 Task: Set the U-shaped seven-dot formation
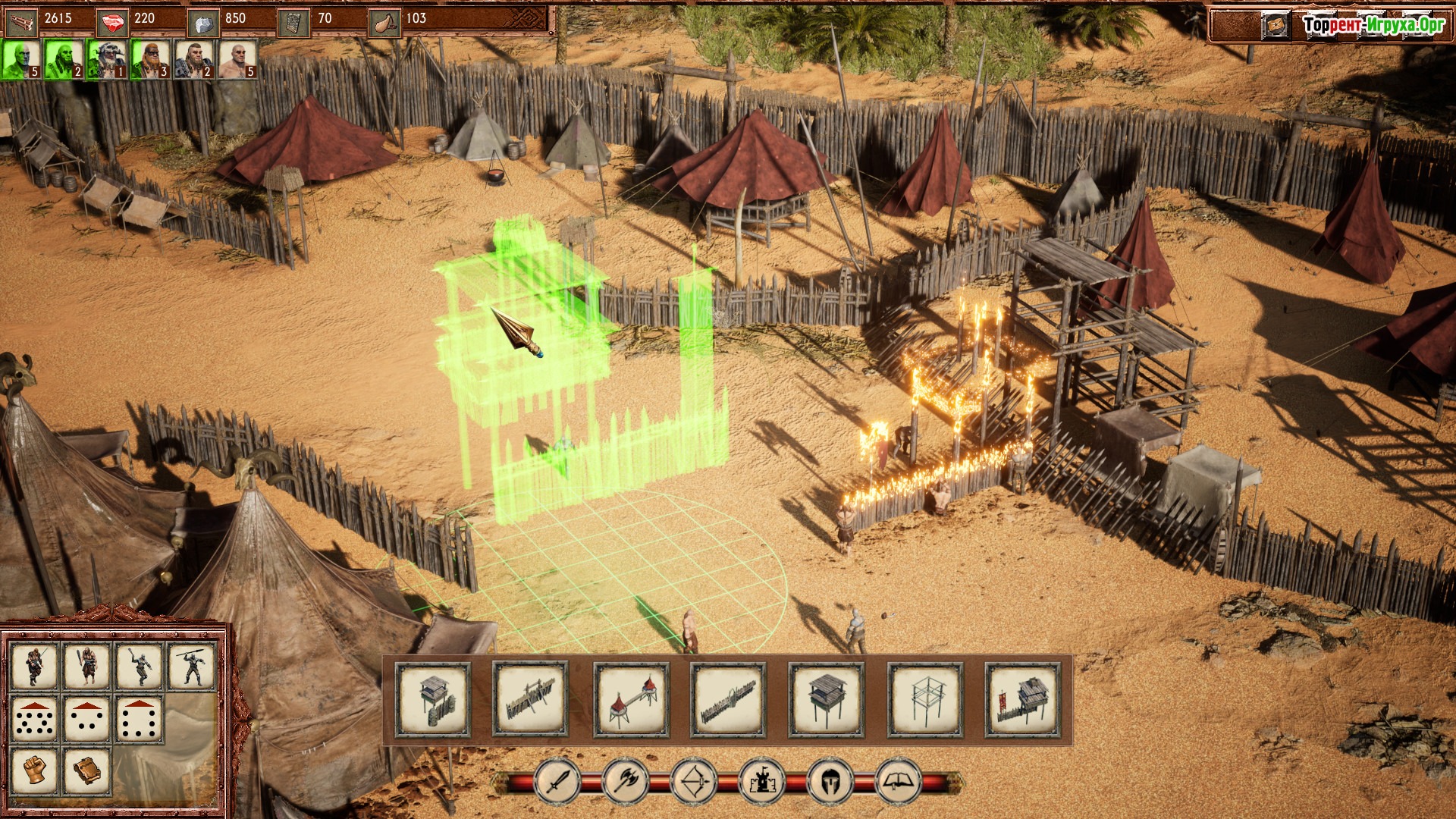[140, 717]
